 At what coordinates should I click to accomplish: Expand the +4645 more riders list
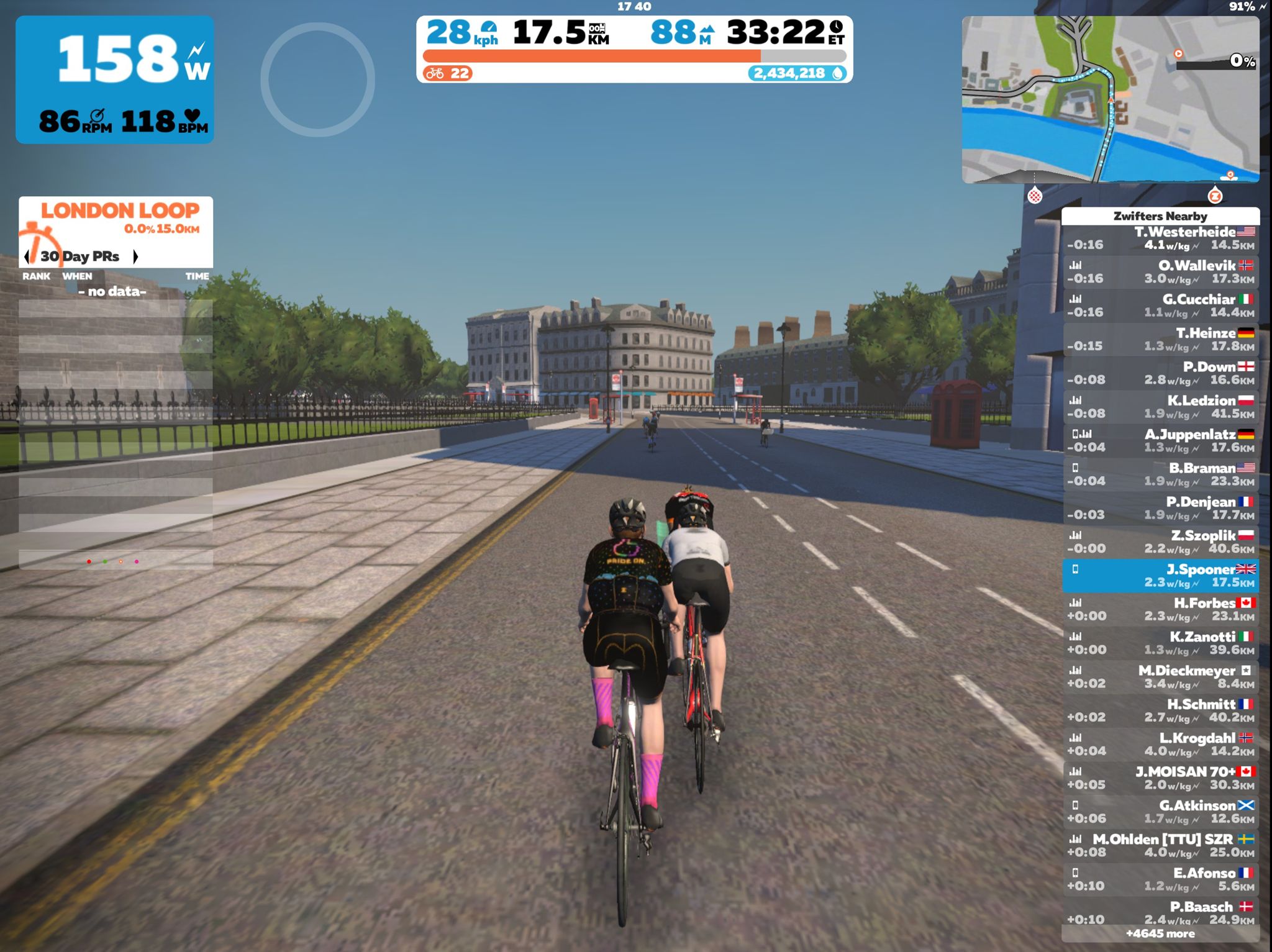click(x=1160, y=934)
